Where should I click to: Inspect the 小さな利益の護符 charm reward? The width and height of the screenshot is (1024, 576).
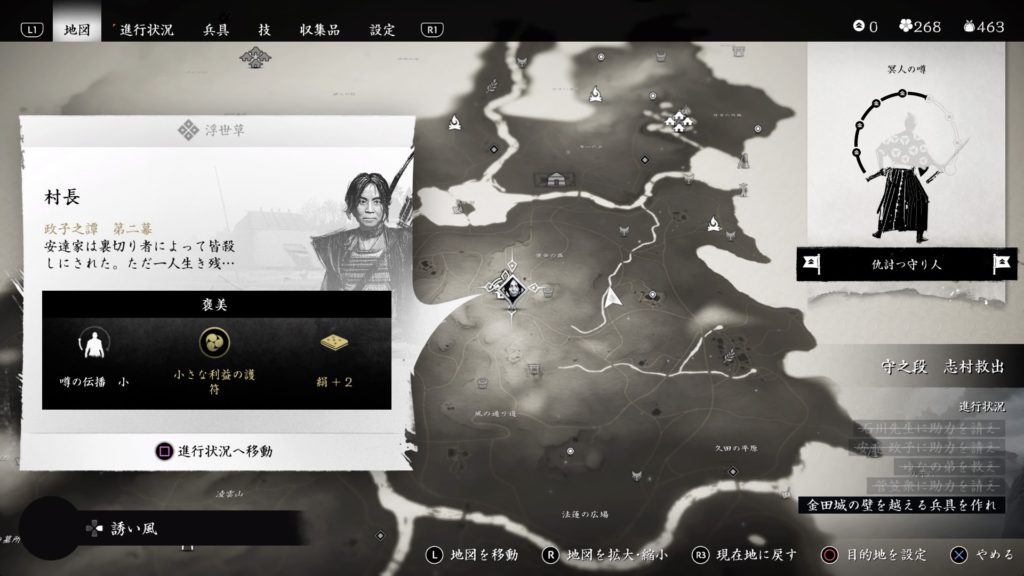[215, 345]
